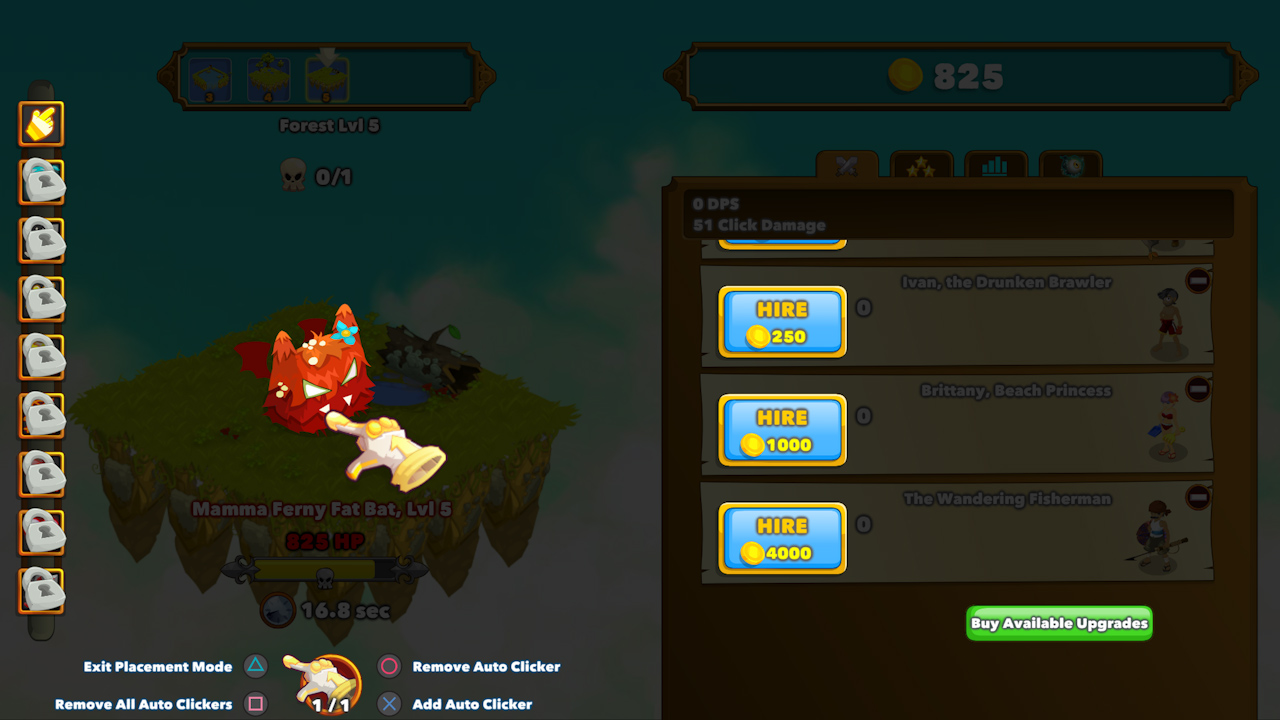Switch to the crossed-swords heroes tab
Viewport: 1280px width, 720px height.
[x=847, y=164]
